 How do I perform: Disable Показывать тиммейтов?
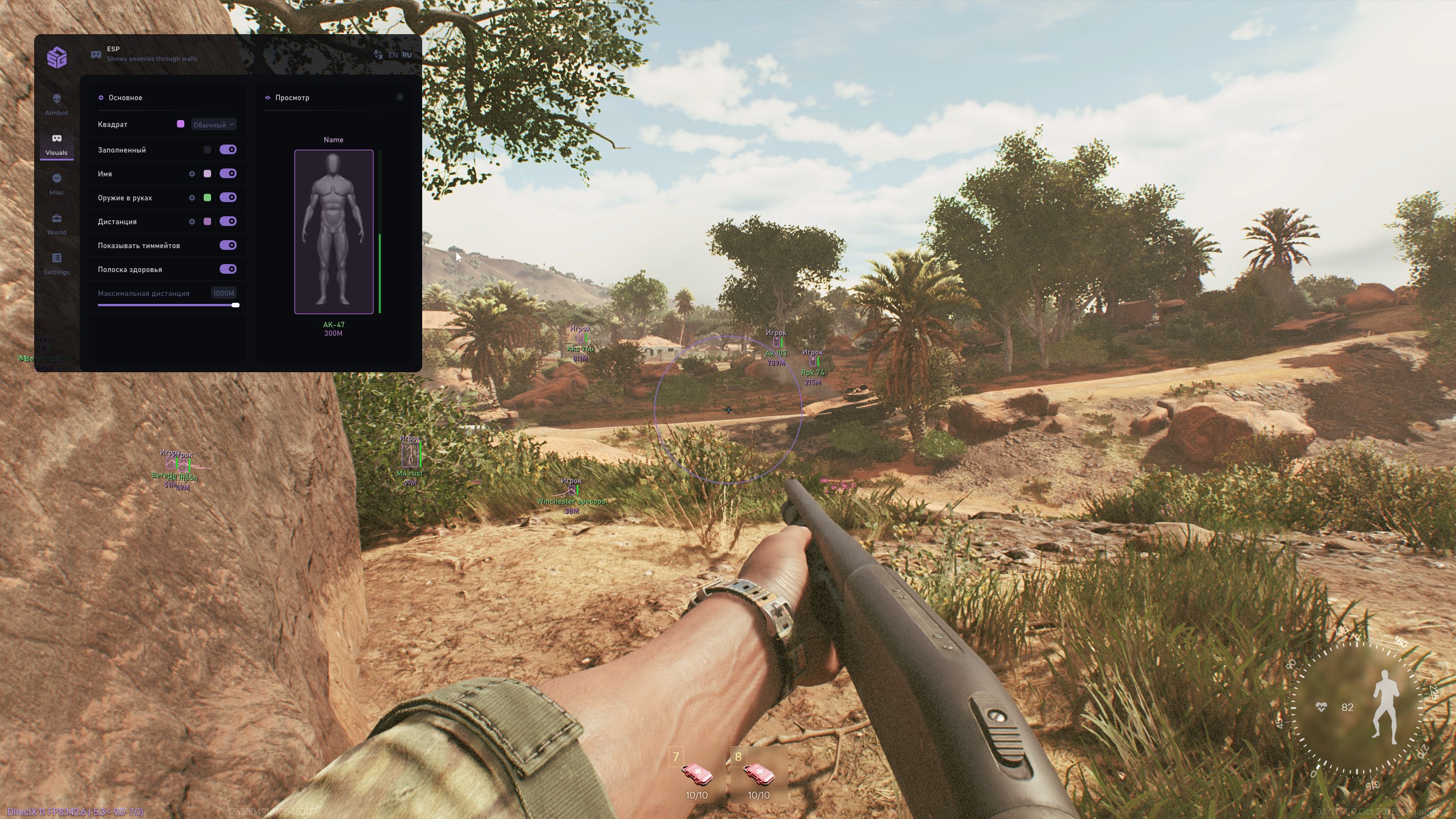pyautogui.click(x=229, y=245)
